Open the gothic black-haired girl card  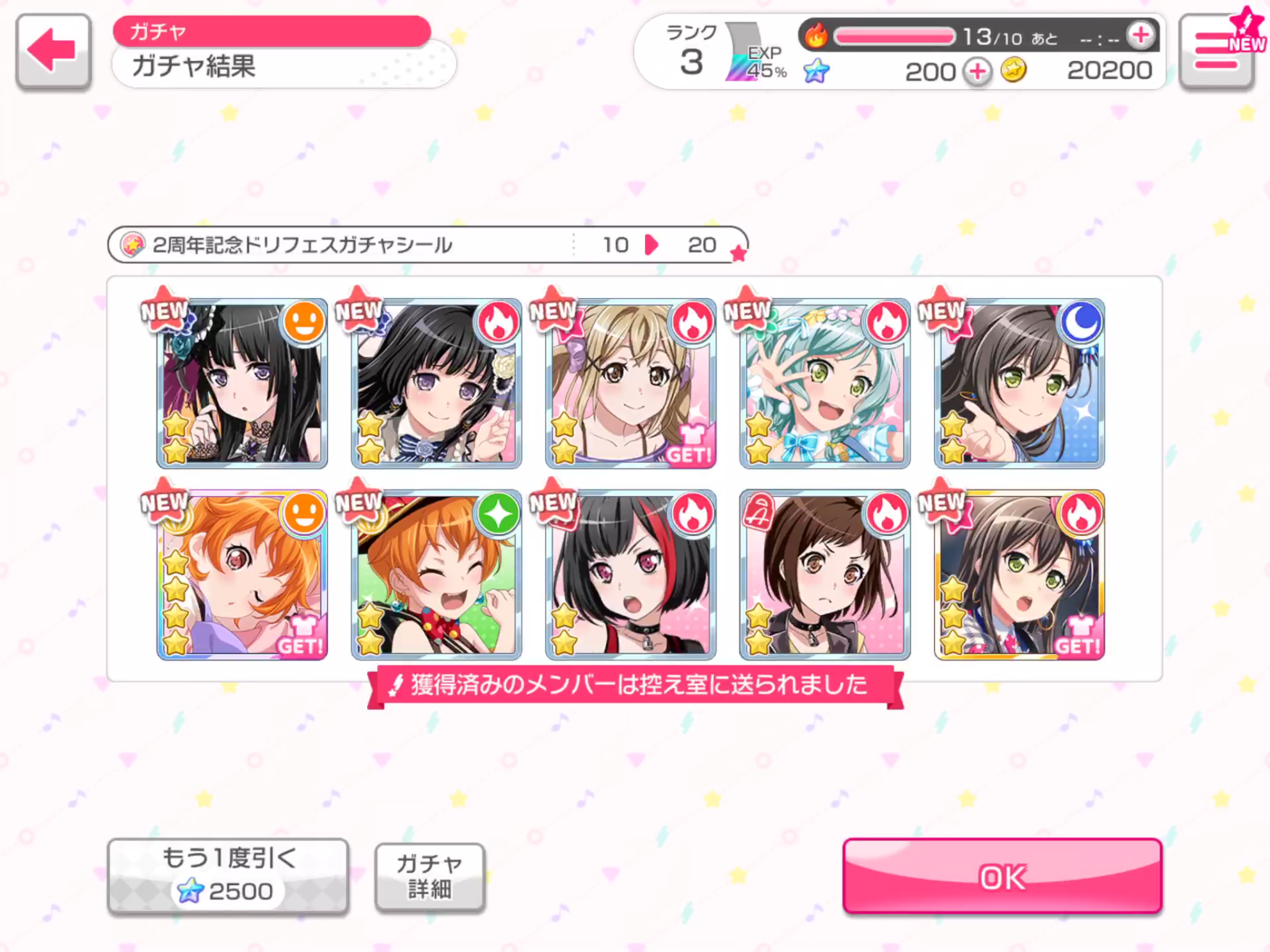click(x=242, y=383)
